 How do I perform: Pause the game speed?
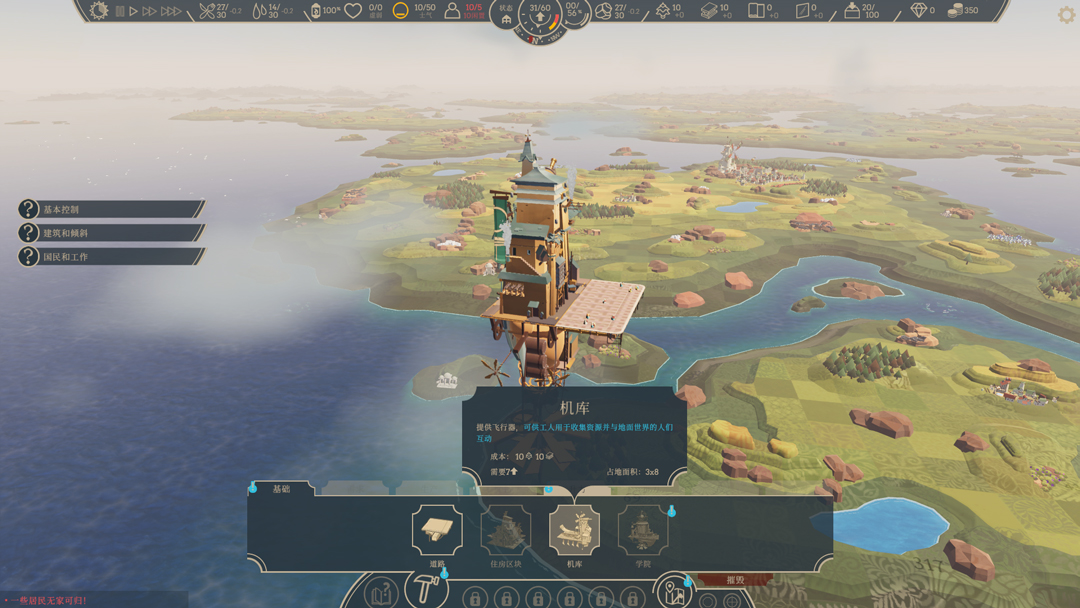point(120,12)
